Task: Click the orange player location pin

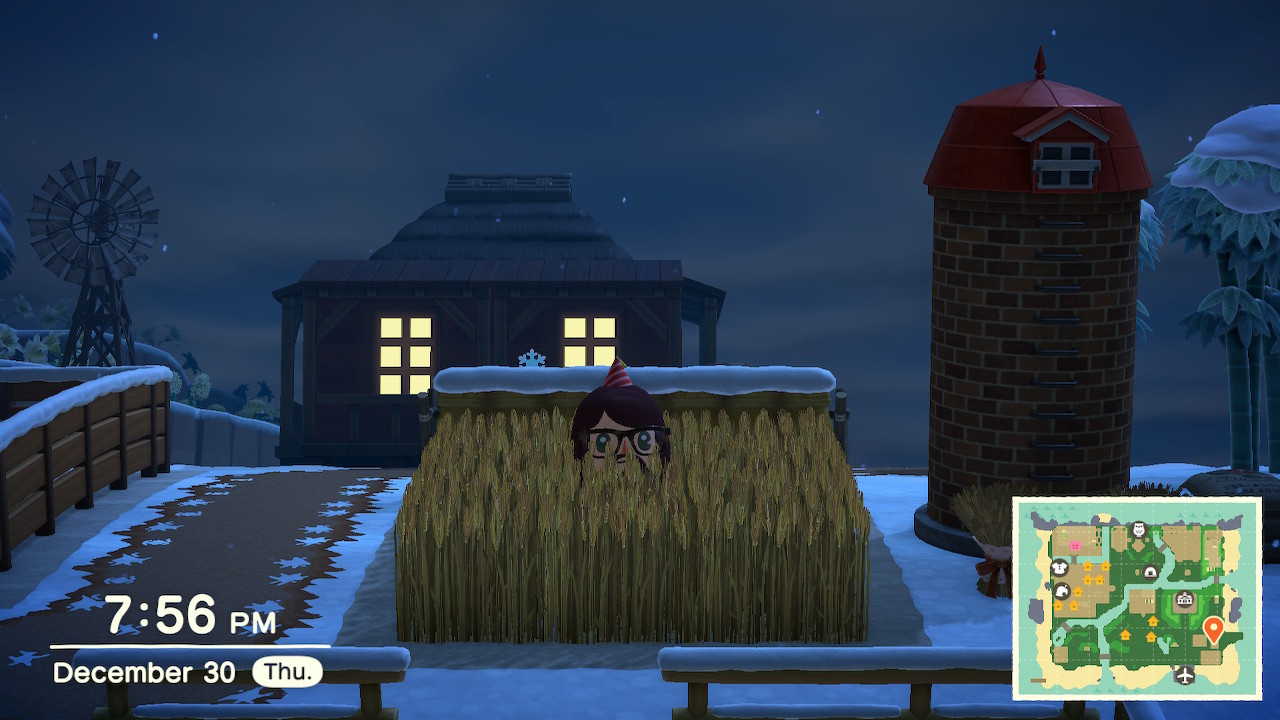Action: coord(1213,629)
